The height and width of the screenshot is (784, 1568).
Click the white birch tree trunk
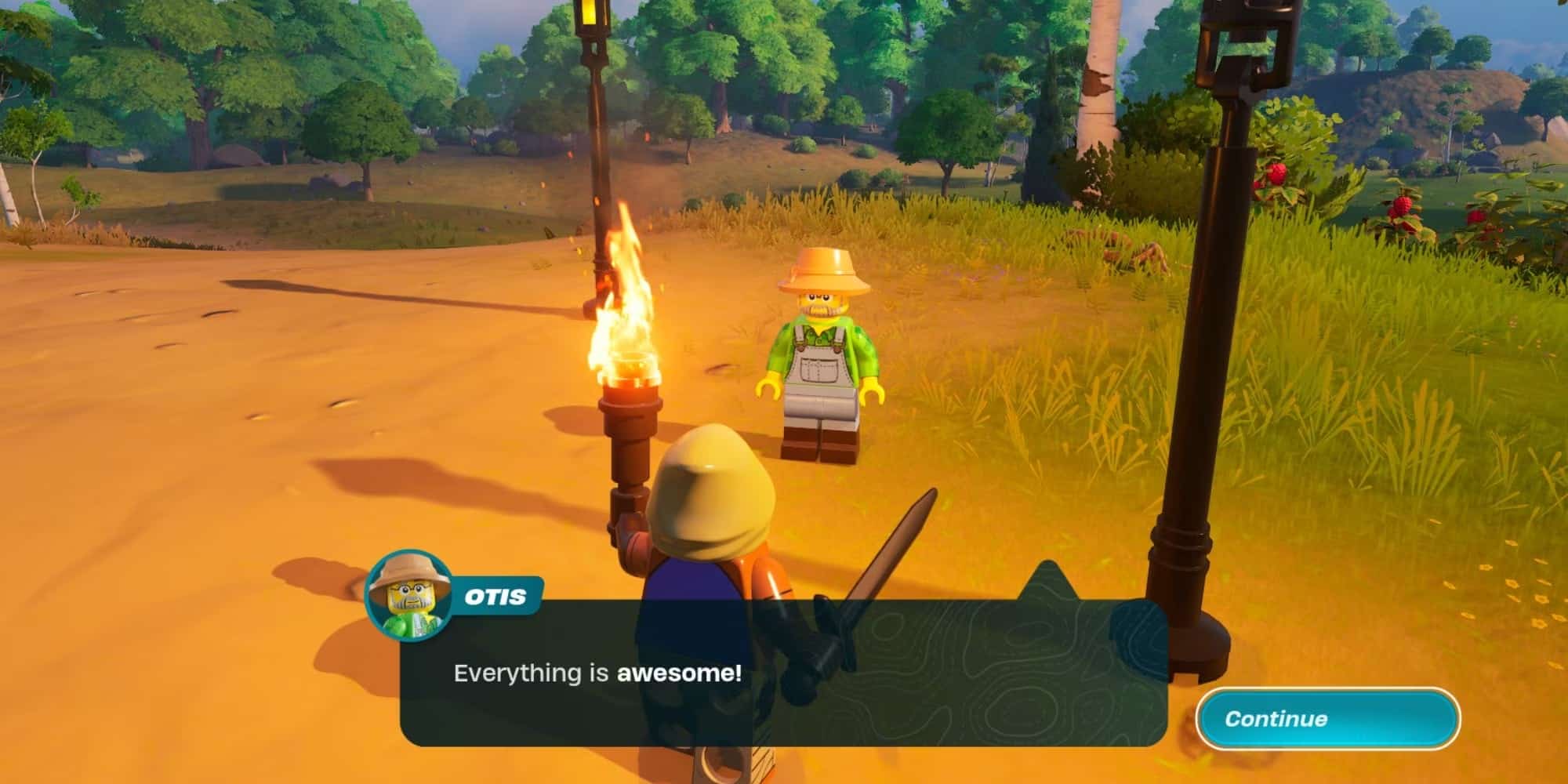click(1098, 94)
